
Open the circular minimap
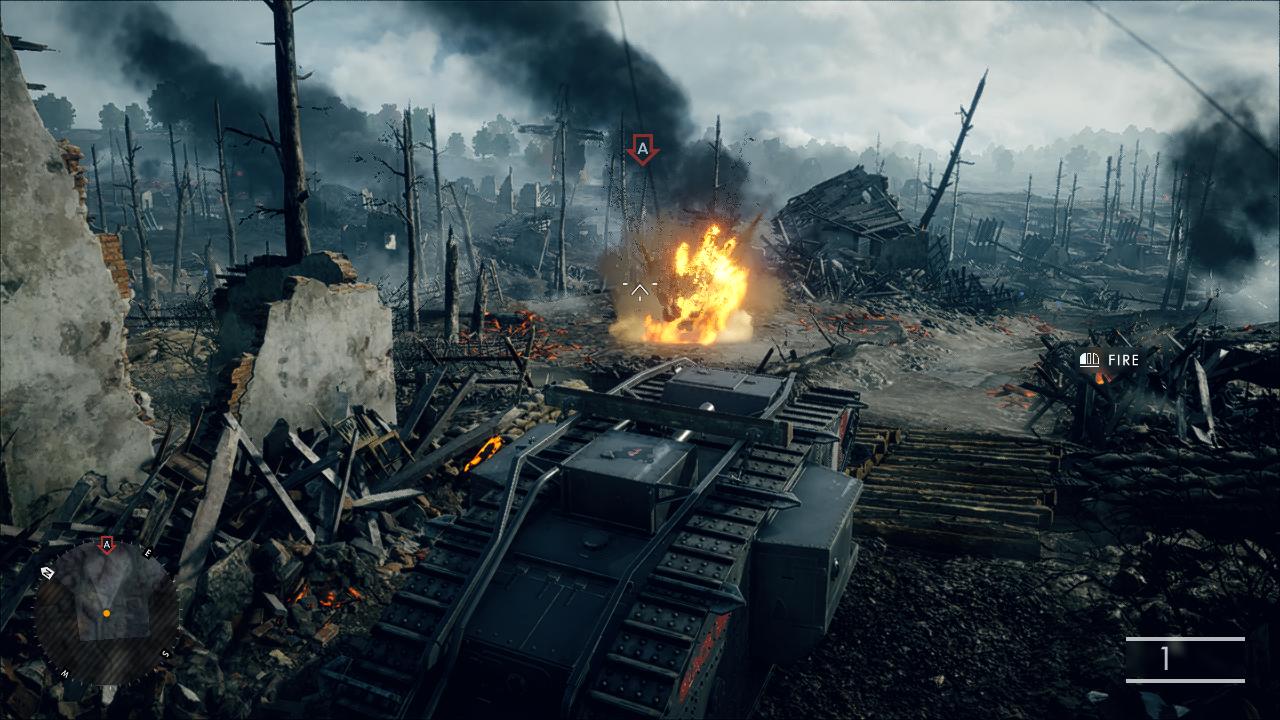coord(106,613)
